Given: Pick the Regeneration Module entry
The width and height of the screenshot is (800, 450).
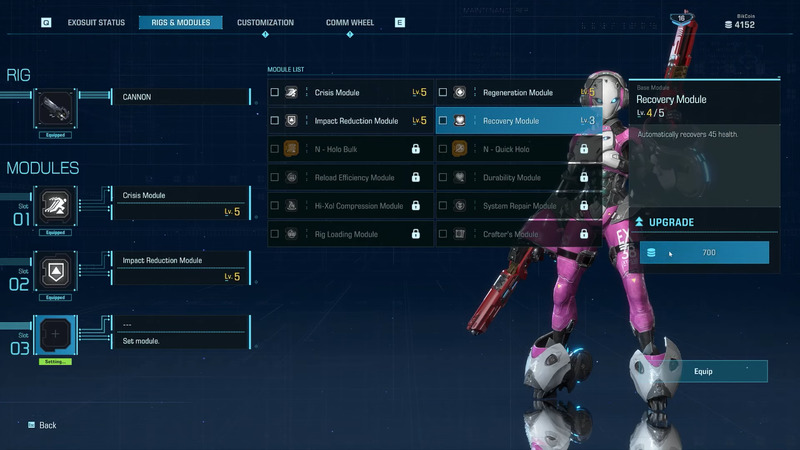Looking at the screenshot, I should 518,93.
